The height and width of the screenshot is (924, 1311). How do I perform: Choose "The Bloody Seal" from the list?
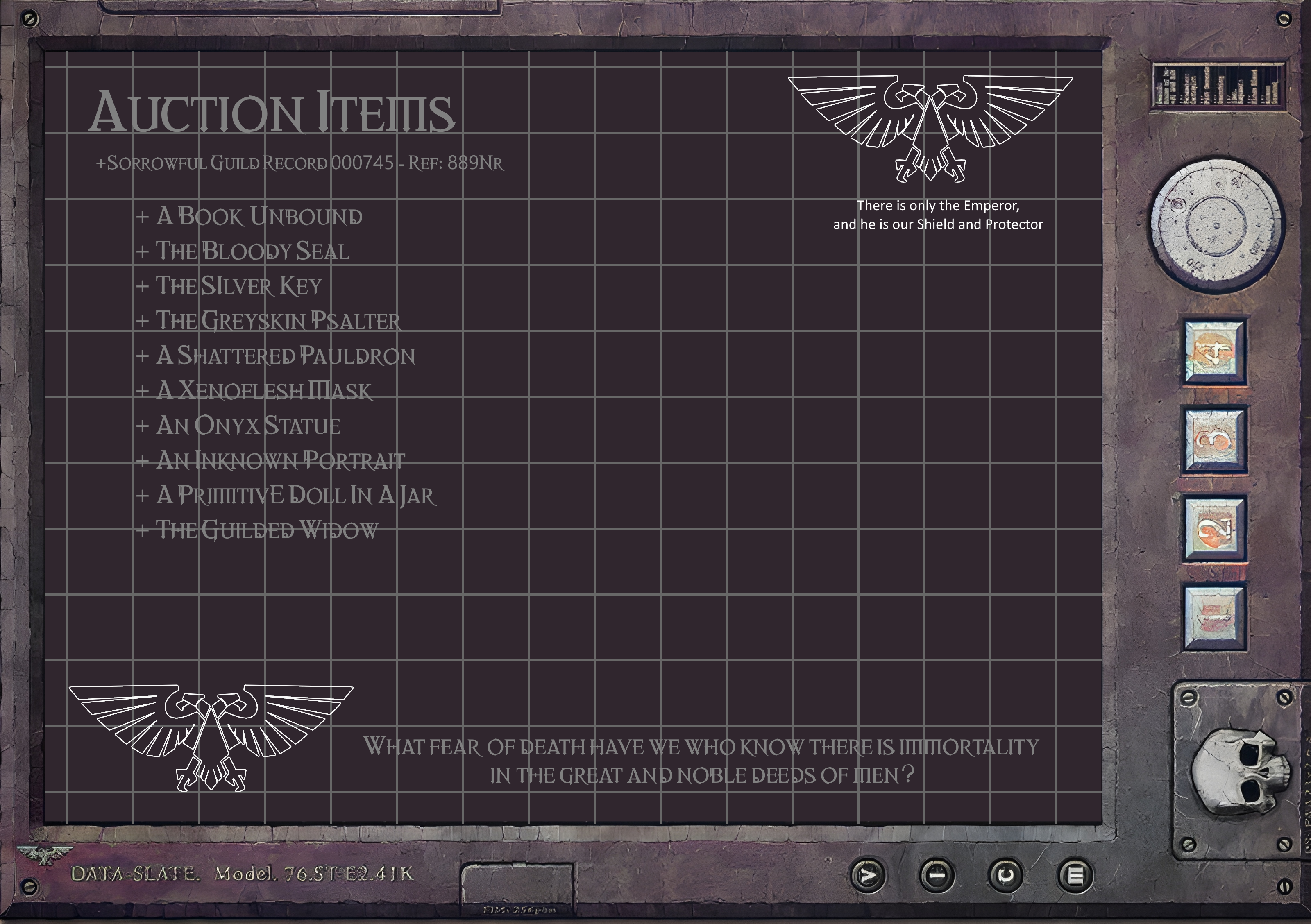point(252,251)
